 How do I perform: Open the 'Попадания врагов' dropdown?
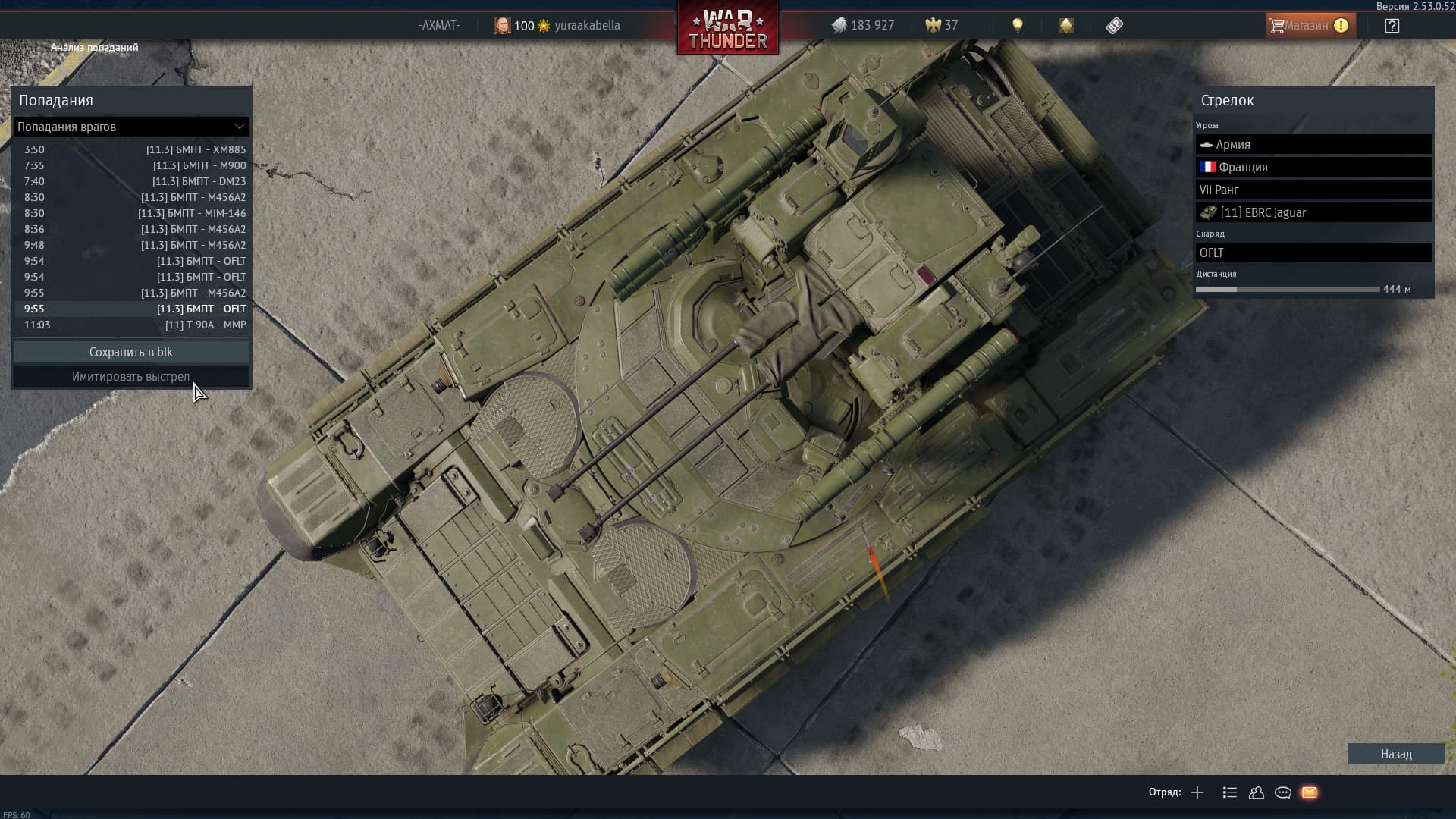[x=130, y=127]
